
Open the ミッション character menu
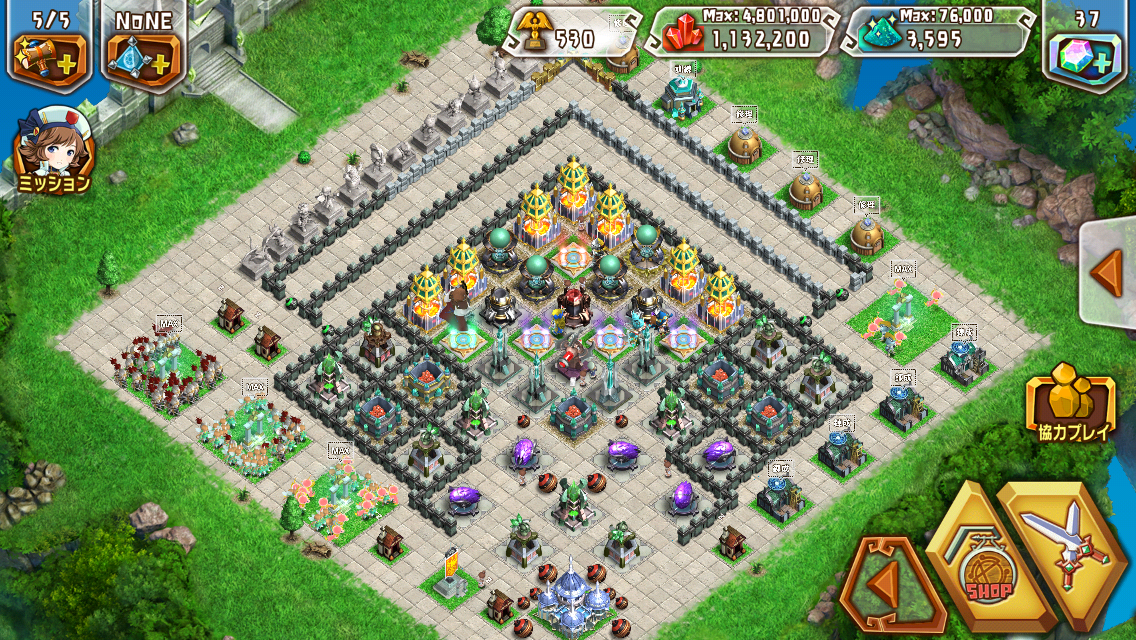[53, 150]
